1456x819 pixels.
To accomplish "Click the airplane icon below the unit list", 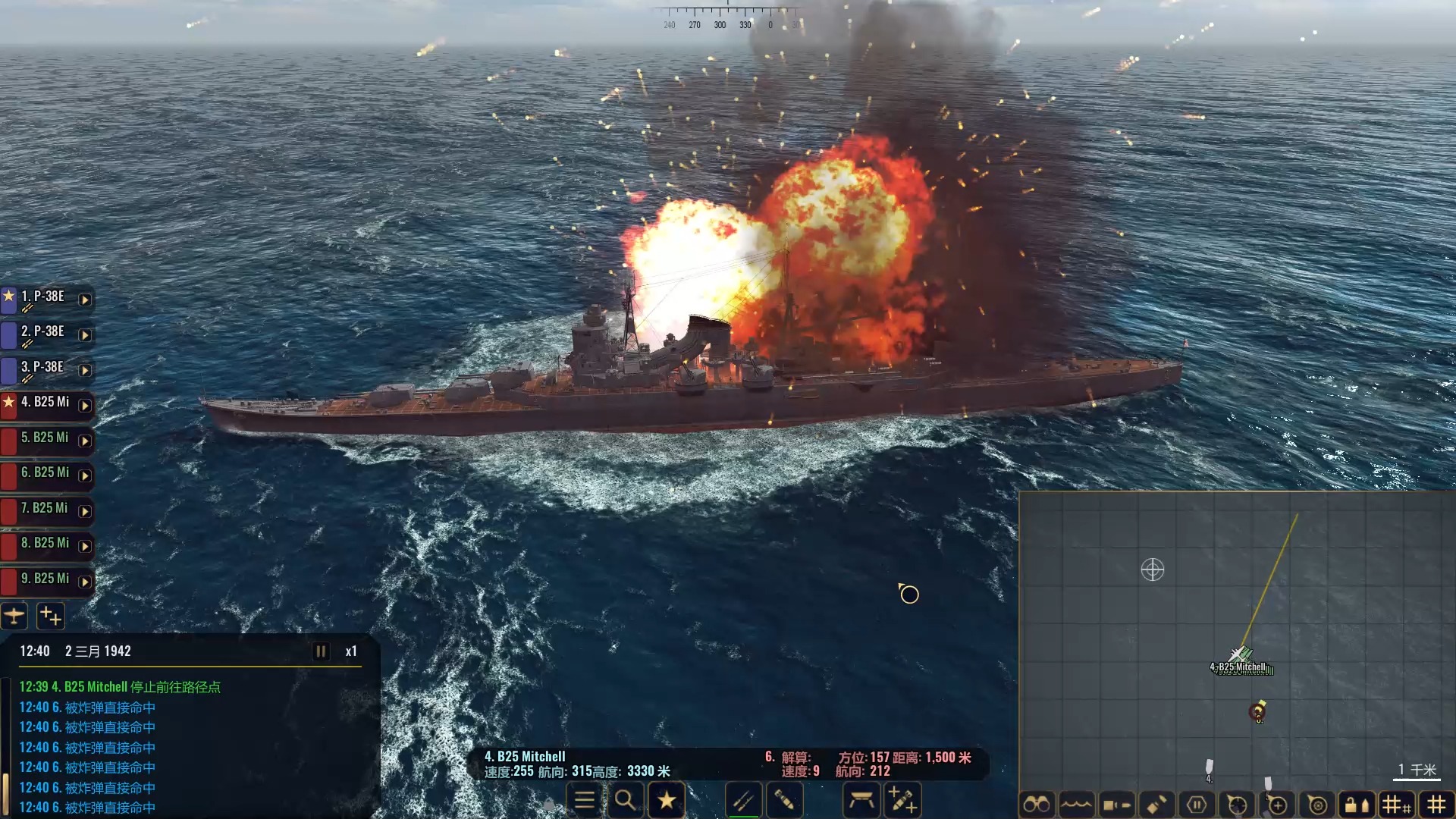I will (14, 616).
